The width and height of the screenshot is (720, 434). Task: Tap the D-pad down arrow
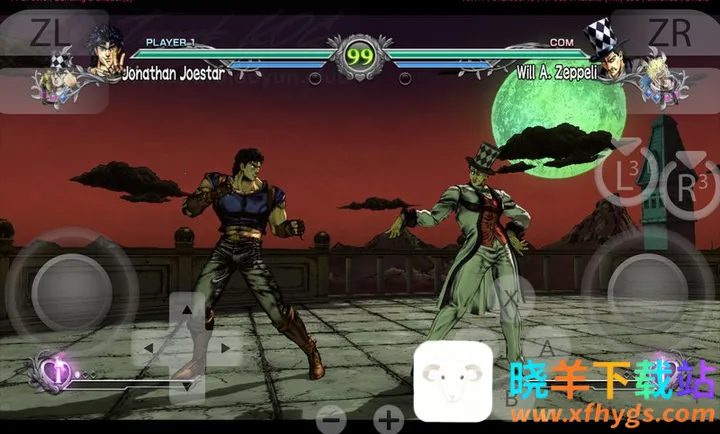[188, 383]
